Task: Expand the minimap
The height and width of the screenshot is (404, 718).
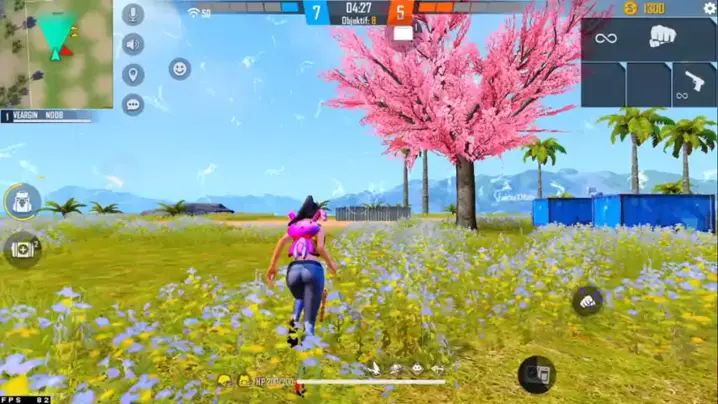Action: coord(56,53)
